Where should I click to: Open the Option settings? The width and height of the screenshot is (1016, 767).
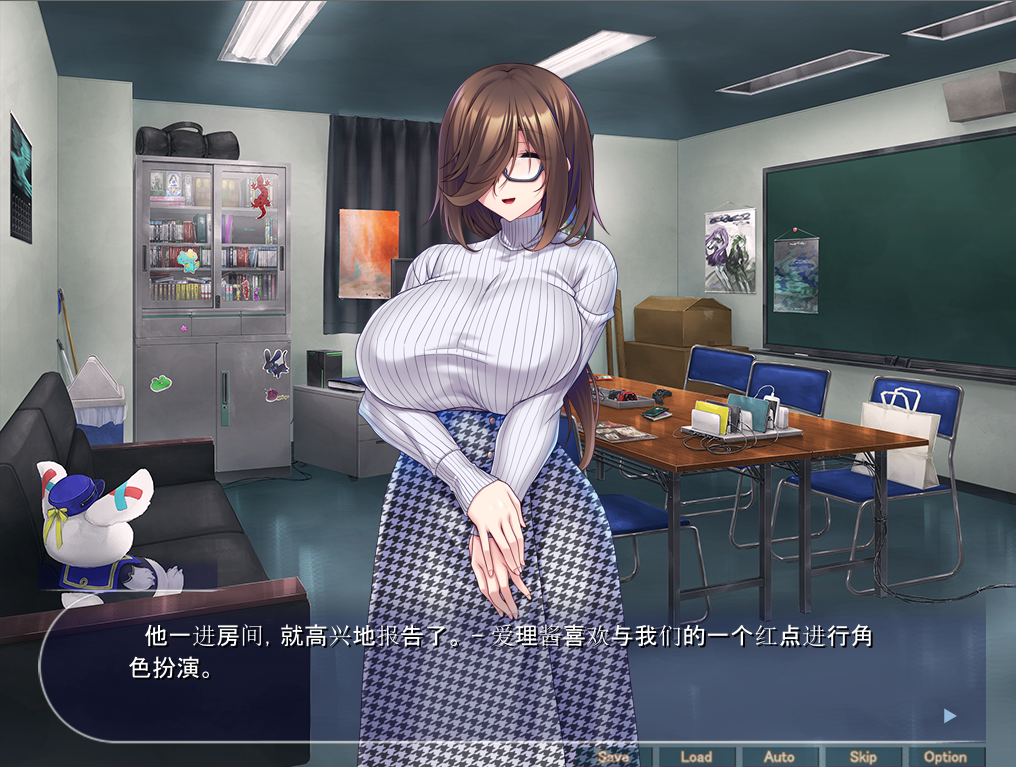tap(945, 757)
